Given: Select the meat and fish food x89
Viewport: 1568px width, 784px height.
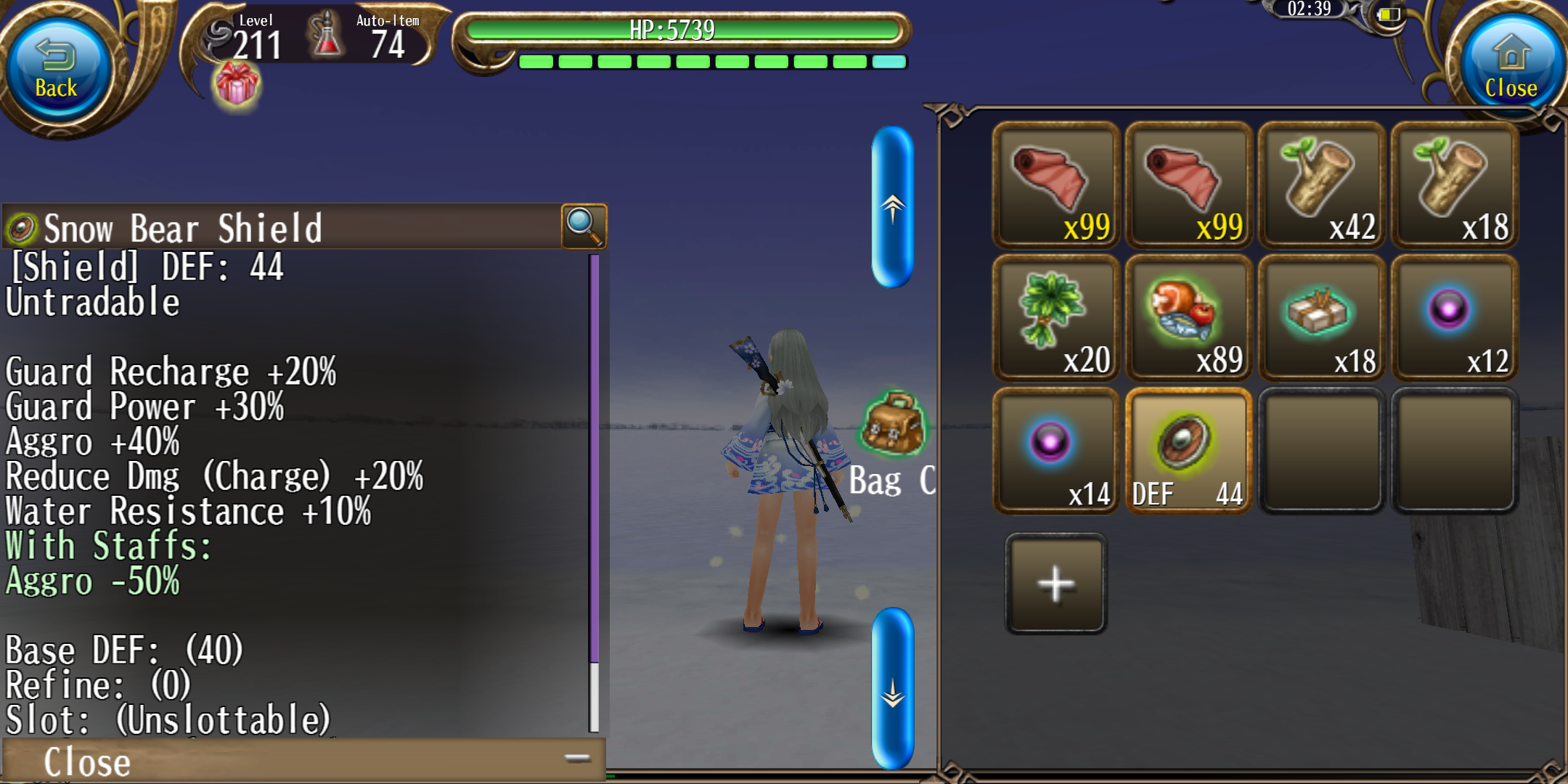Looking at the screenshot, I should [x=1188, y=318].
